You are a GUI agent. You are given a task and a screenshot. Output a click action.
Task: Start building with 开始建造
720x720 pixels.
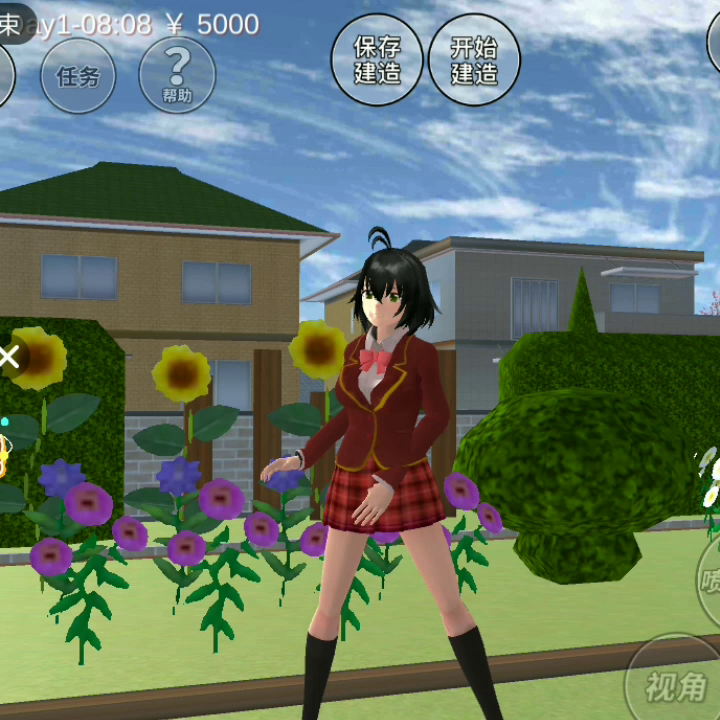[474, 59]
